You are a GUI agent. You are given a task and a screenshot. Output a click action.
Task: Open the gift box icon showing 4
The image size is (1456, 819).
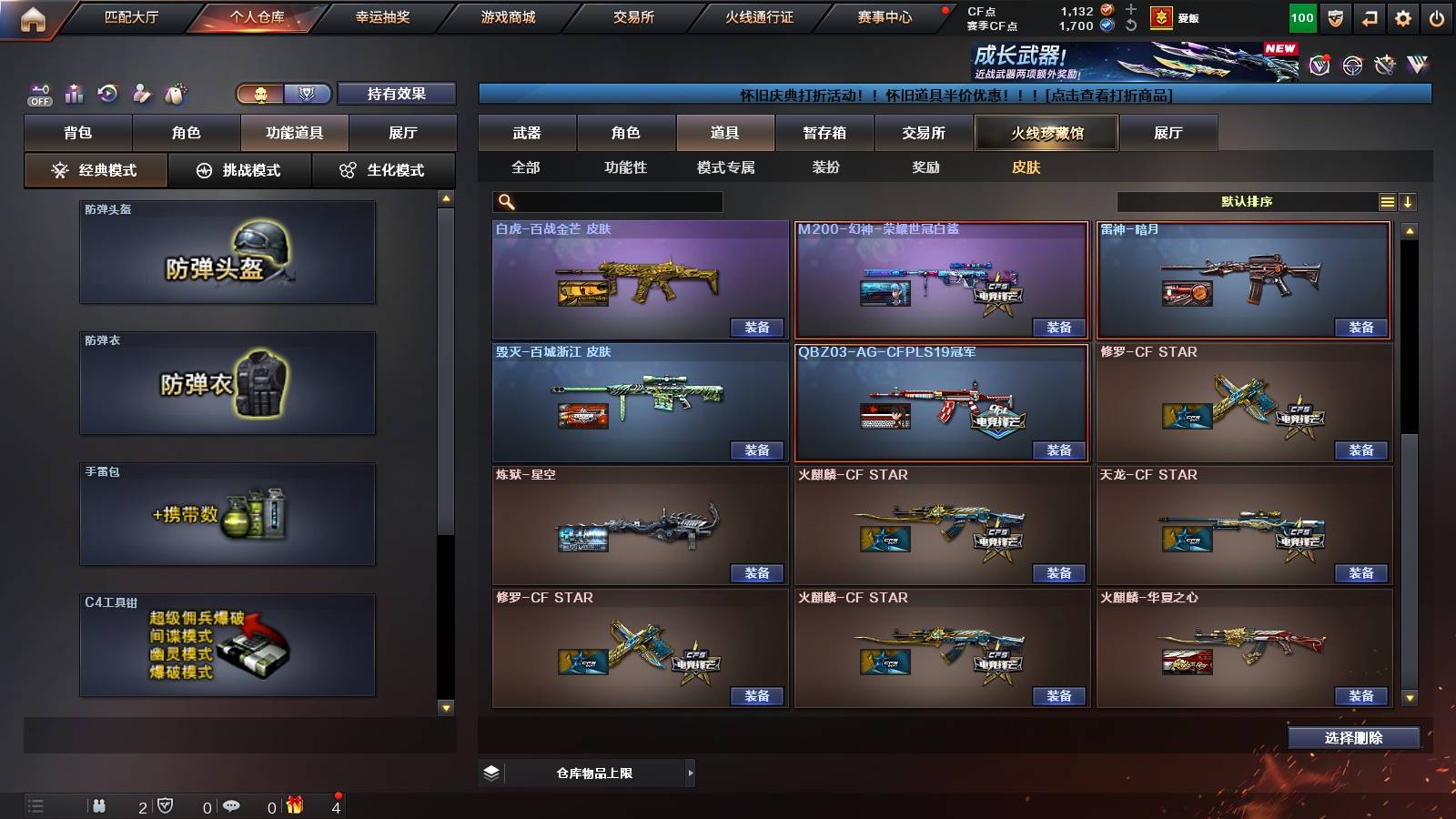tap(294, 805)
